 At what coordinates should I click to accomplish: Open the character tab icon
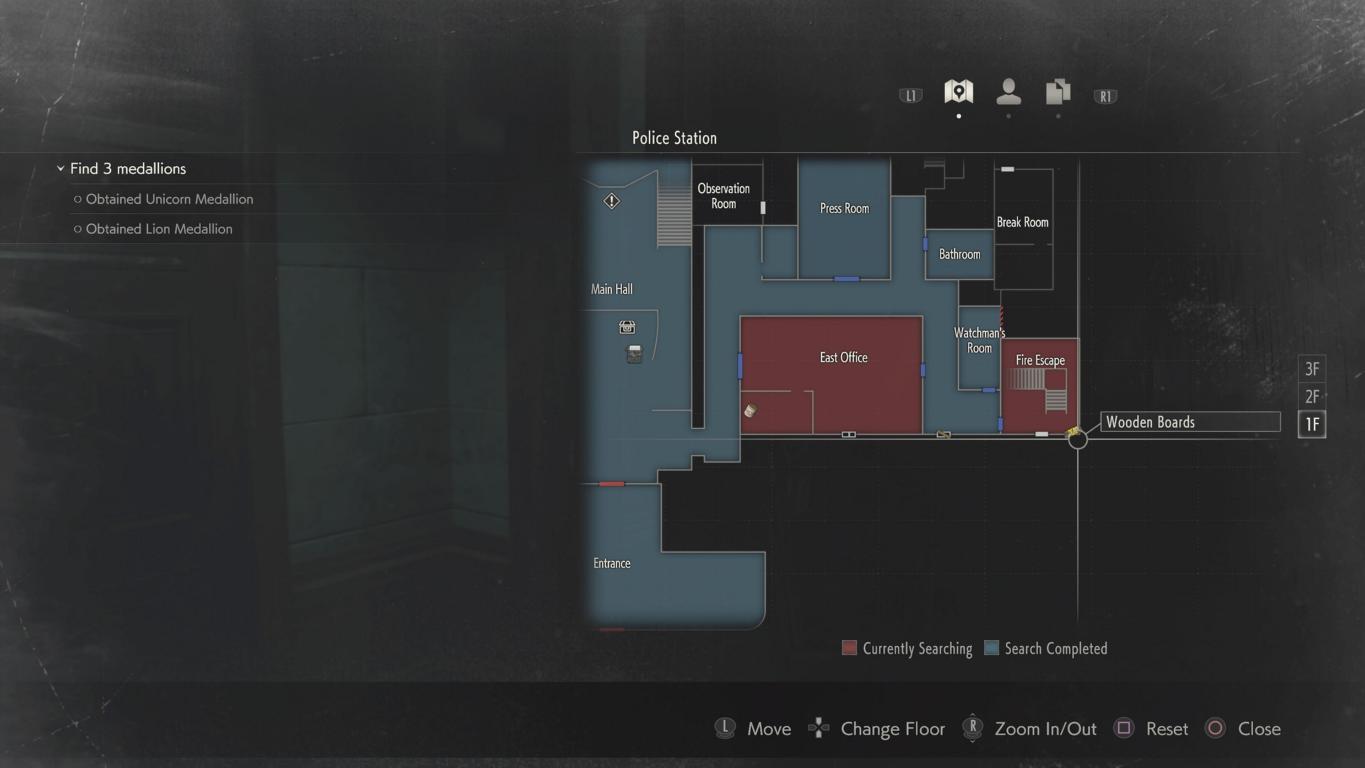pyautogui.click(x=1008, y=93)
